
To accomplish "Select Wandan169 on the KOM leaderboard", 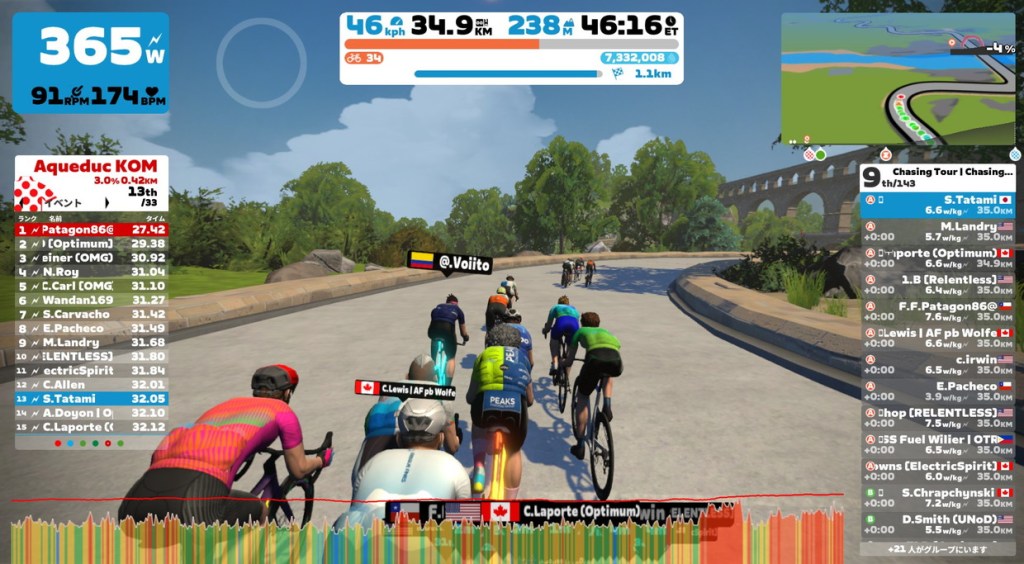I will tap(91, 300).
